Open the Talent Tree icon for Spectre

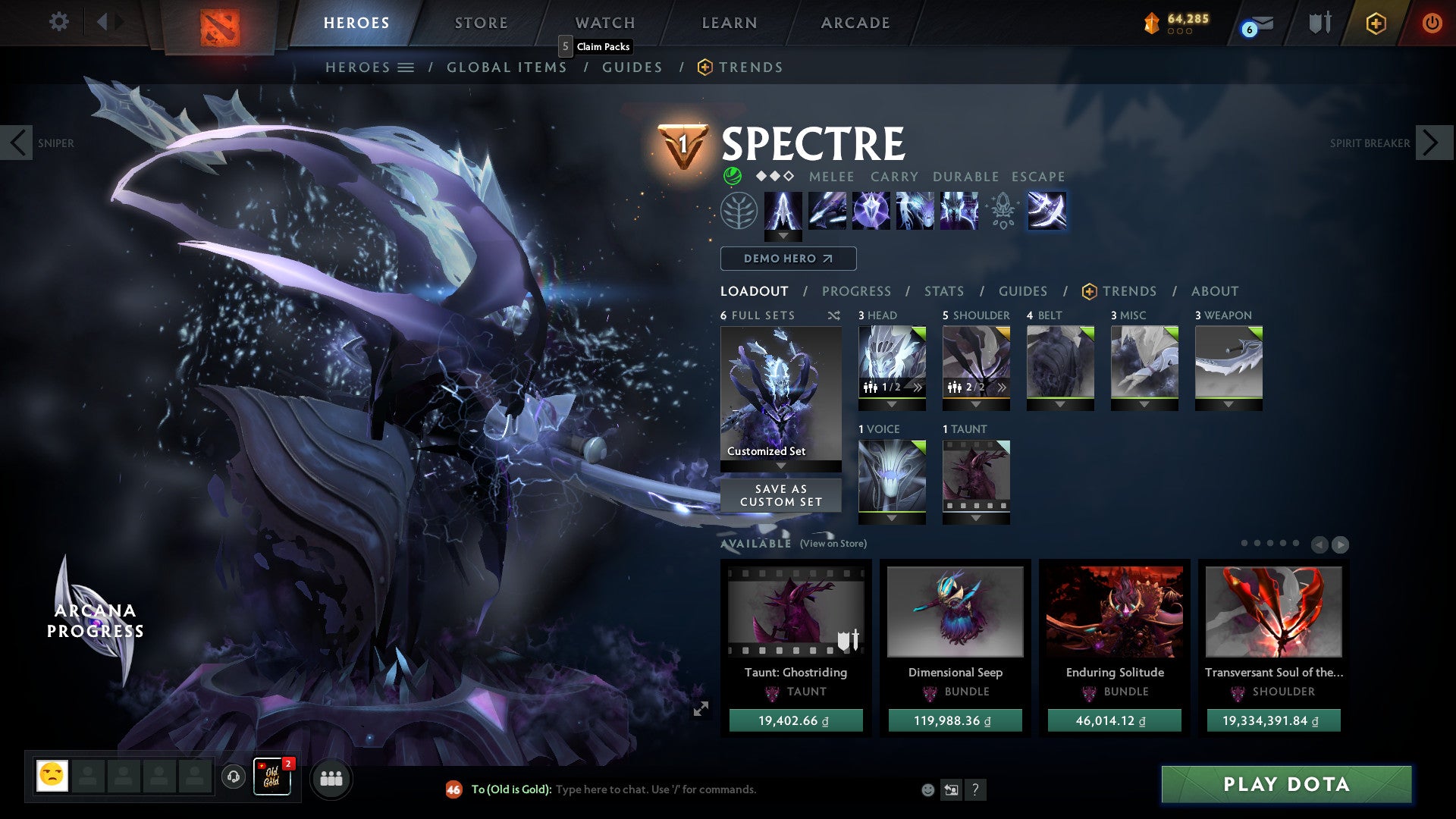[x=739, y=214]
